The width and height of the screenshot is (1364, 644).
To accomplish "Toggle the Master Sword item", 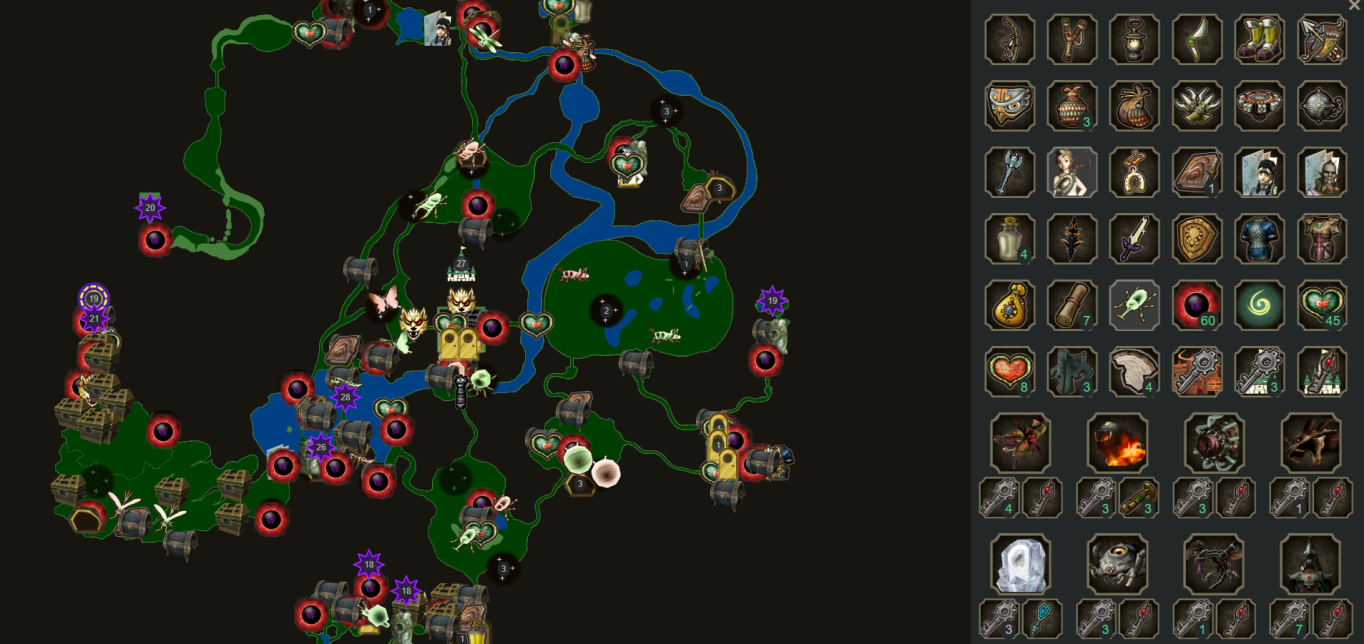I will [x=1134, y=239].
